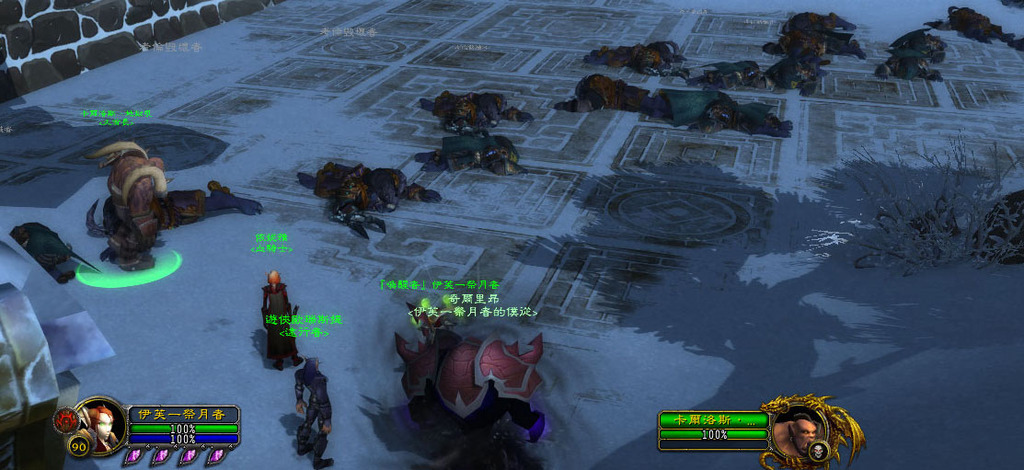Select the player name plate 伊芙一祭月者
The height and width of the screenshot is (470, 1024).
pyautogui.click(x=184, y=414)
